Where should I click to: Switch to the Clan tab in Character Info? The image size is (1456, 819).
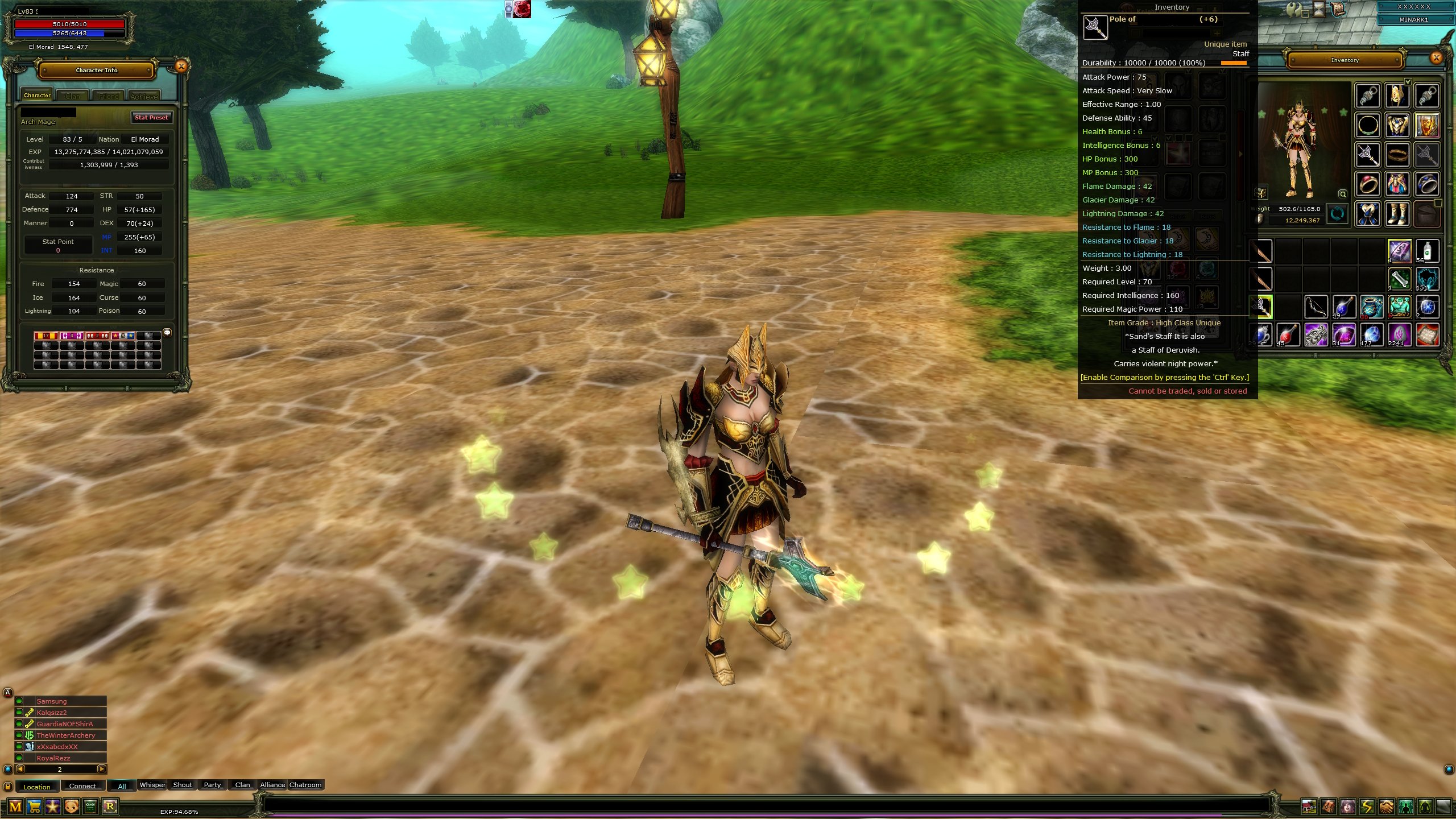[73, 96]
